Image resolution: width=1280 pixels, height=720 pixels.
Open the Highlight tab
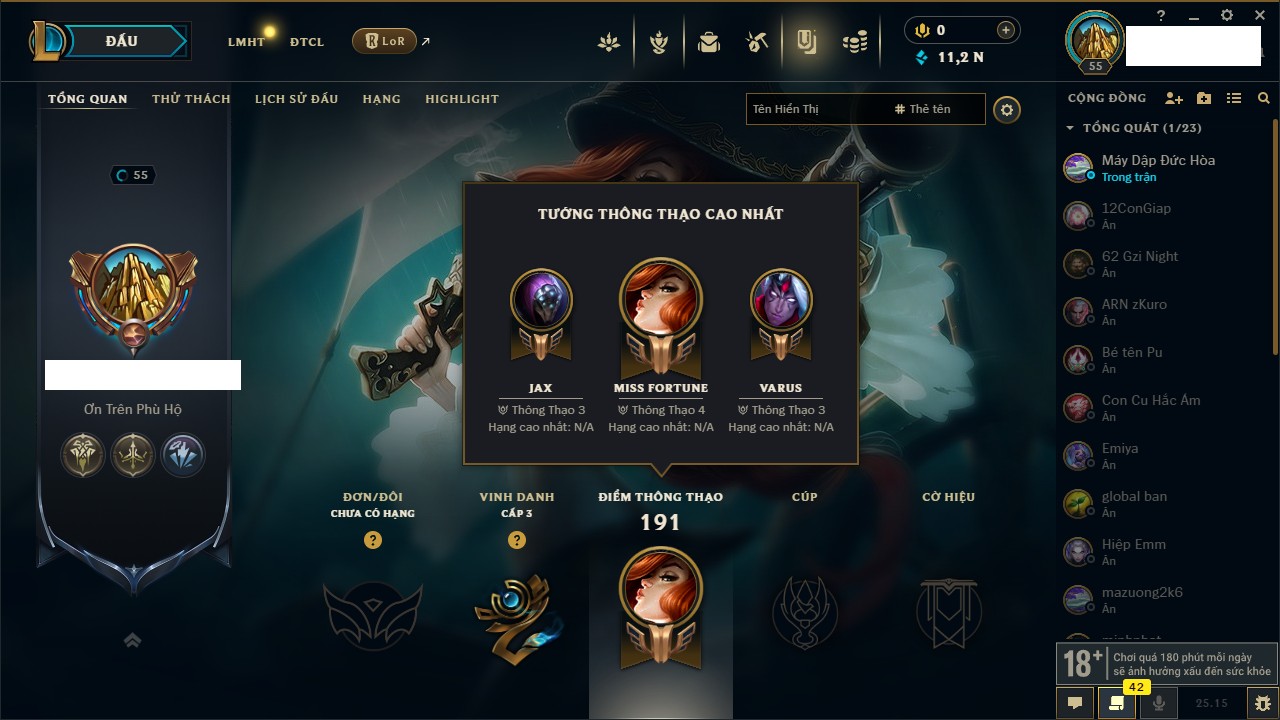click(x=461, y=99)
